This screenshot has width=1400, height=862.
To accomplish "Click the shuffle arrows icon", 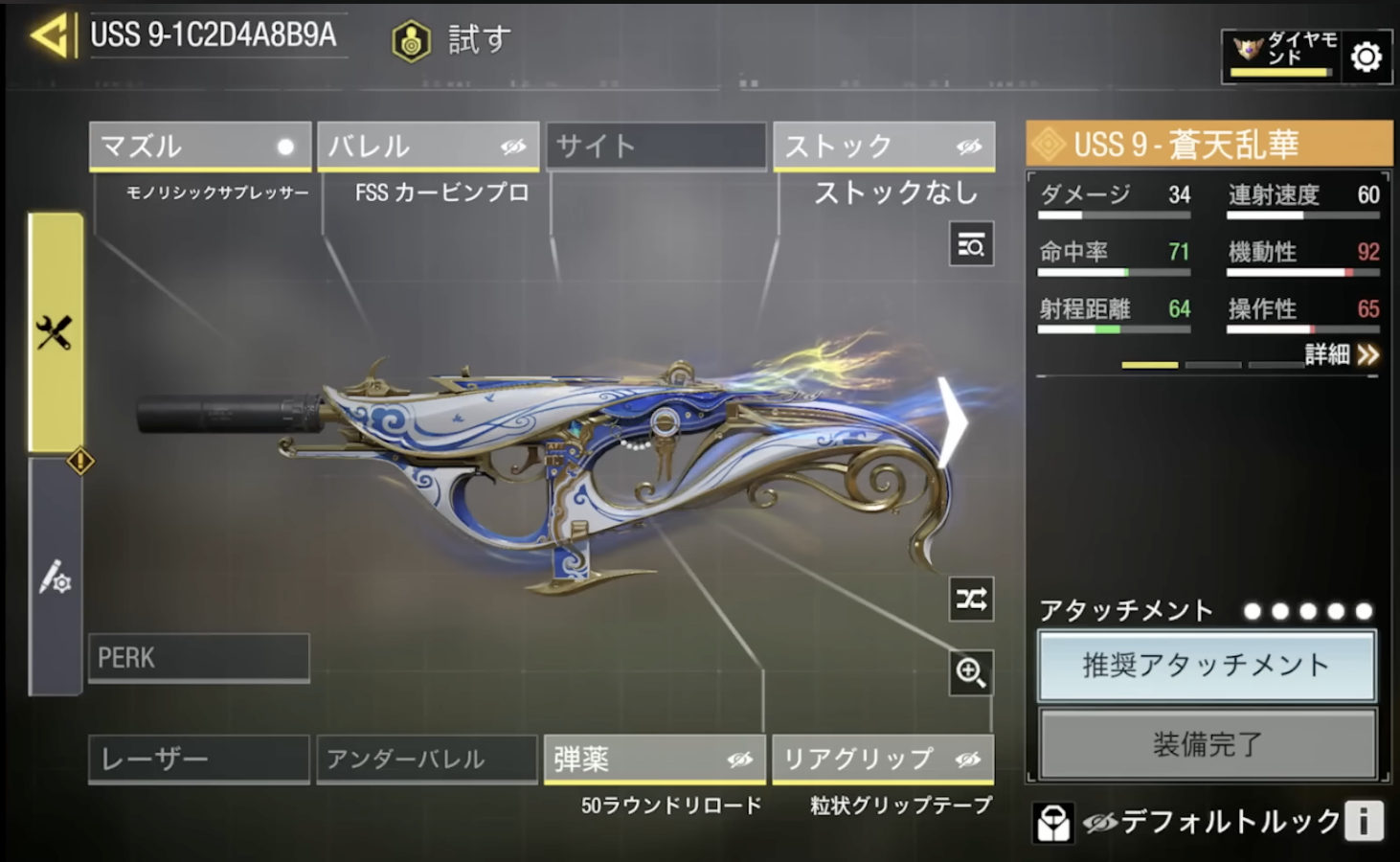I will pos(971,600).
